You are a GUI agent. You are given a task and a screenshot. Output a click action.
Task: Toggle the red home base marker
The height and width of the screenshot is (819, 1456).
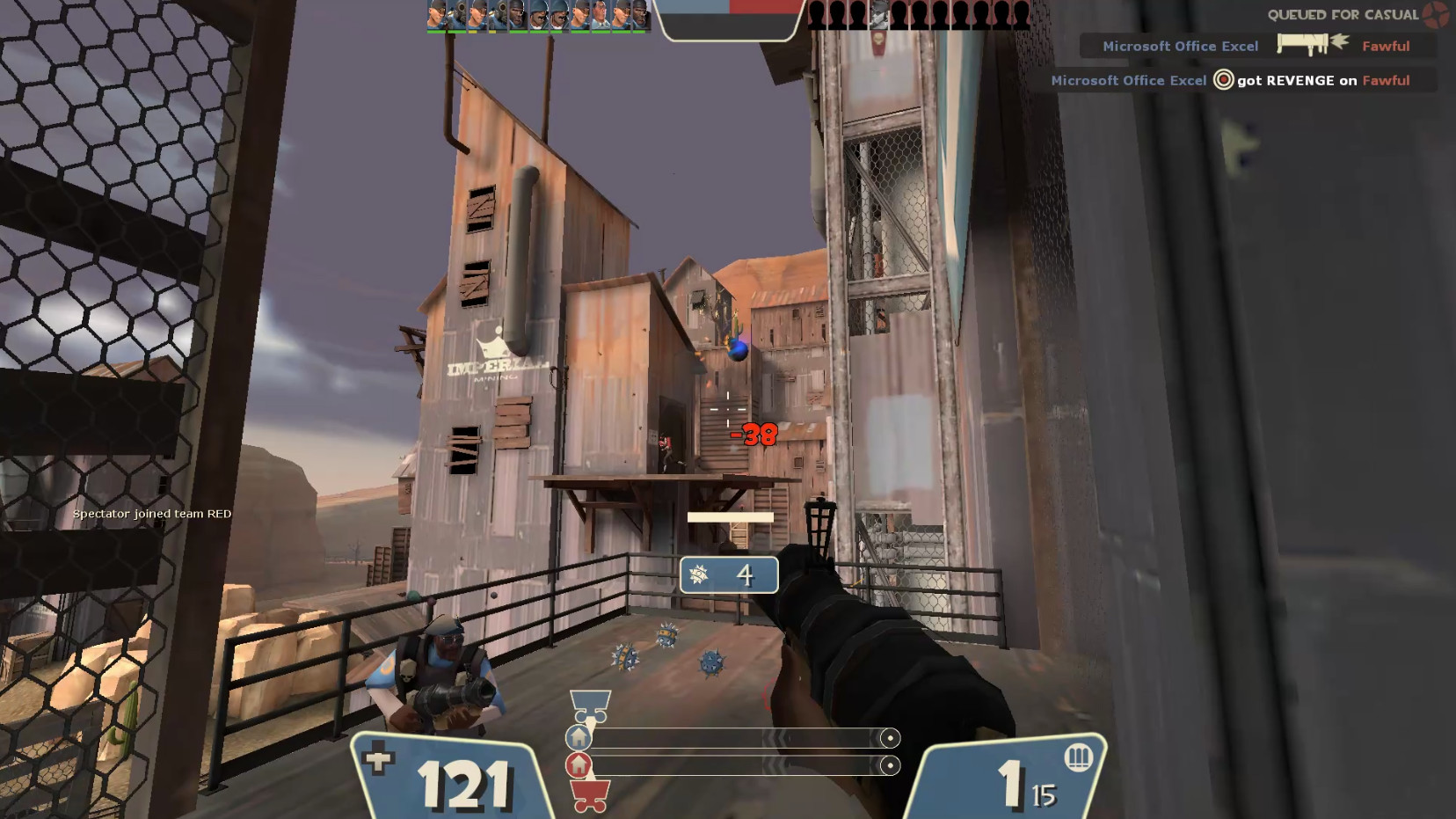click(580, 765)
